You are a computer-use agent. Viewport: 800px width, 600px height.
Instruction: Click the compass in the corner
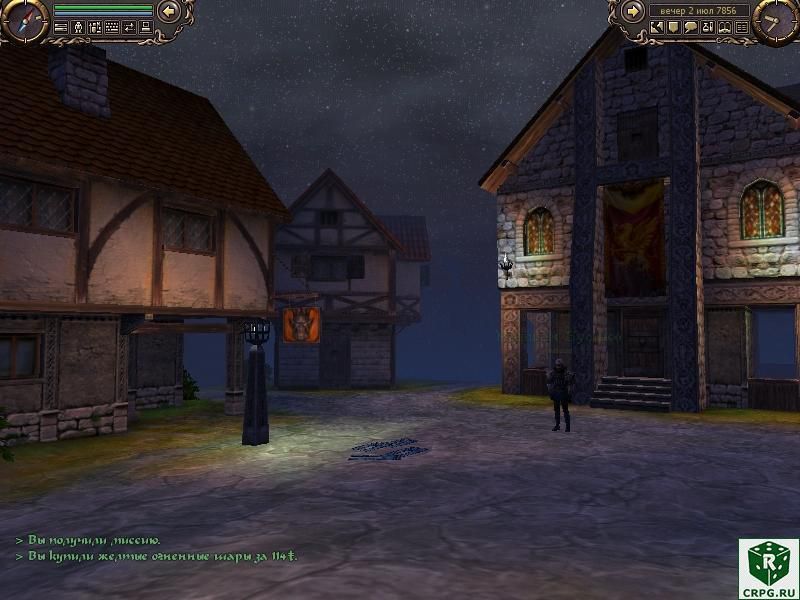point(25,21)
